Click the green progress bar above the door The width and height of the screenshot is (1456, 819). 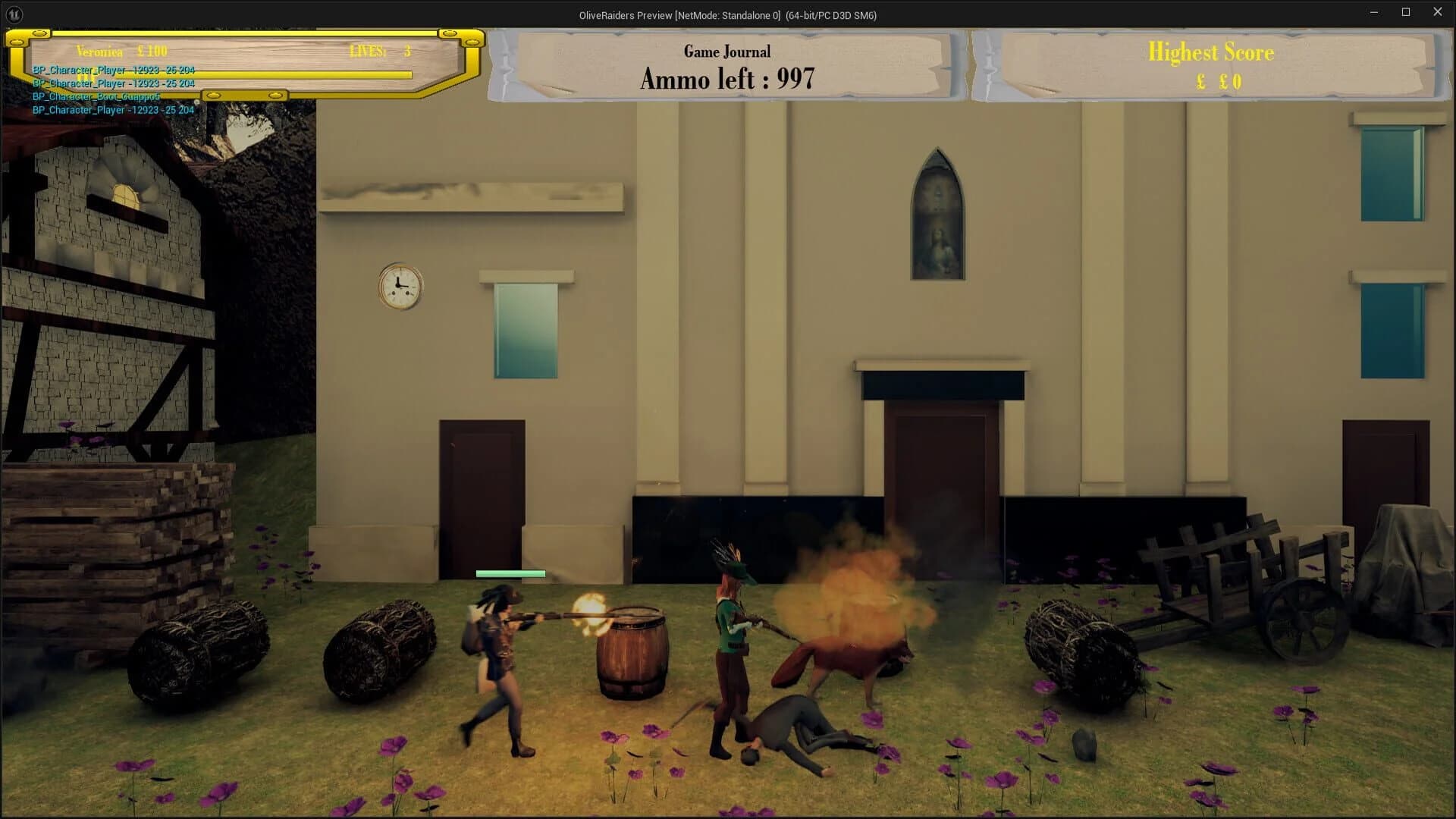[510, 574]
